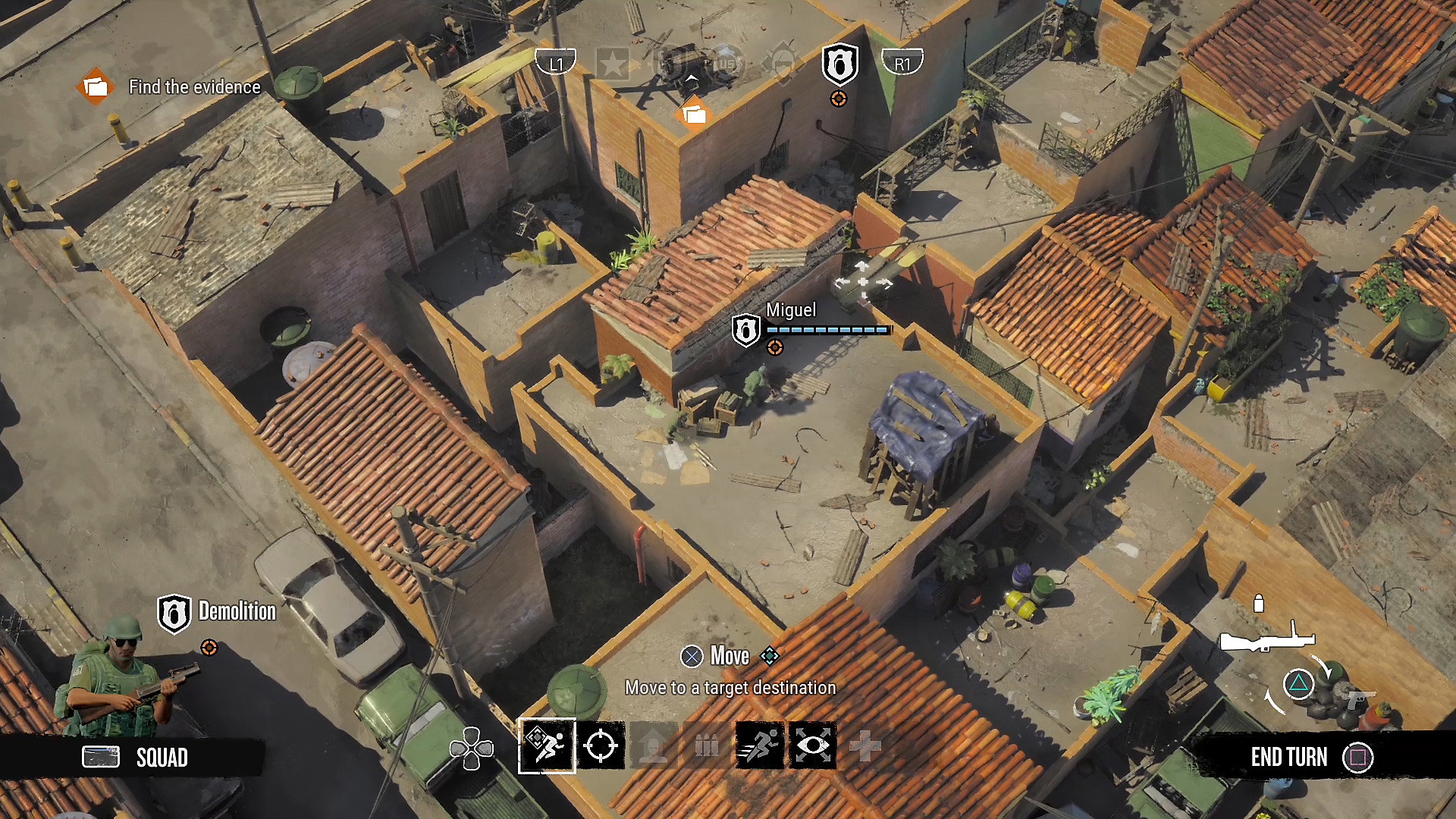Choose the sprint running-man action
This screenshot has width=1456, height=819.
point(759,746)
